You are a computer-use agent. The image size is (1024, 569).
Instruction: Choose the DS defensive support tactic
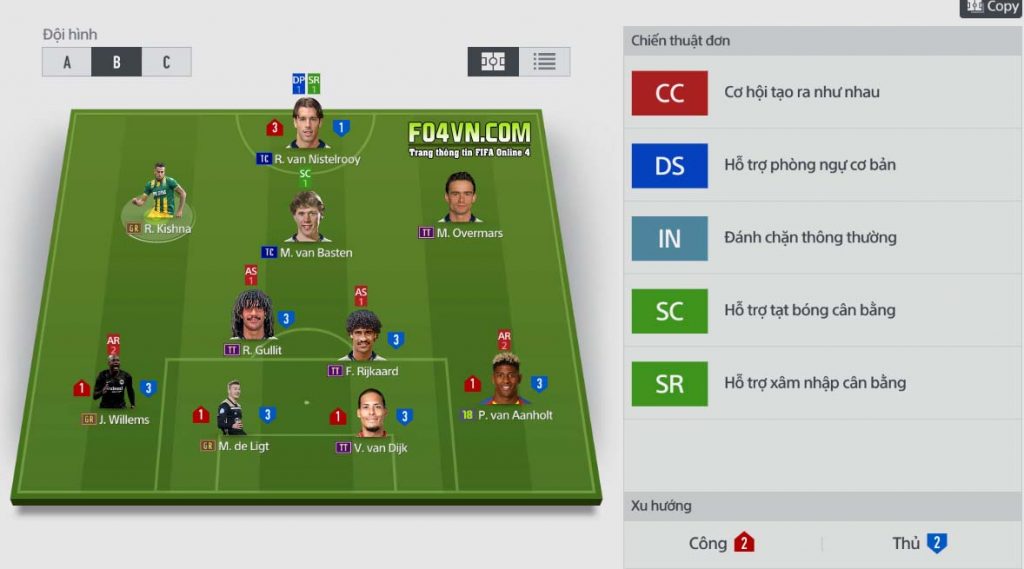coord(670,166)
